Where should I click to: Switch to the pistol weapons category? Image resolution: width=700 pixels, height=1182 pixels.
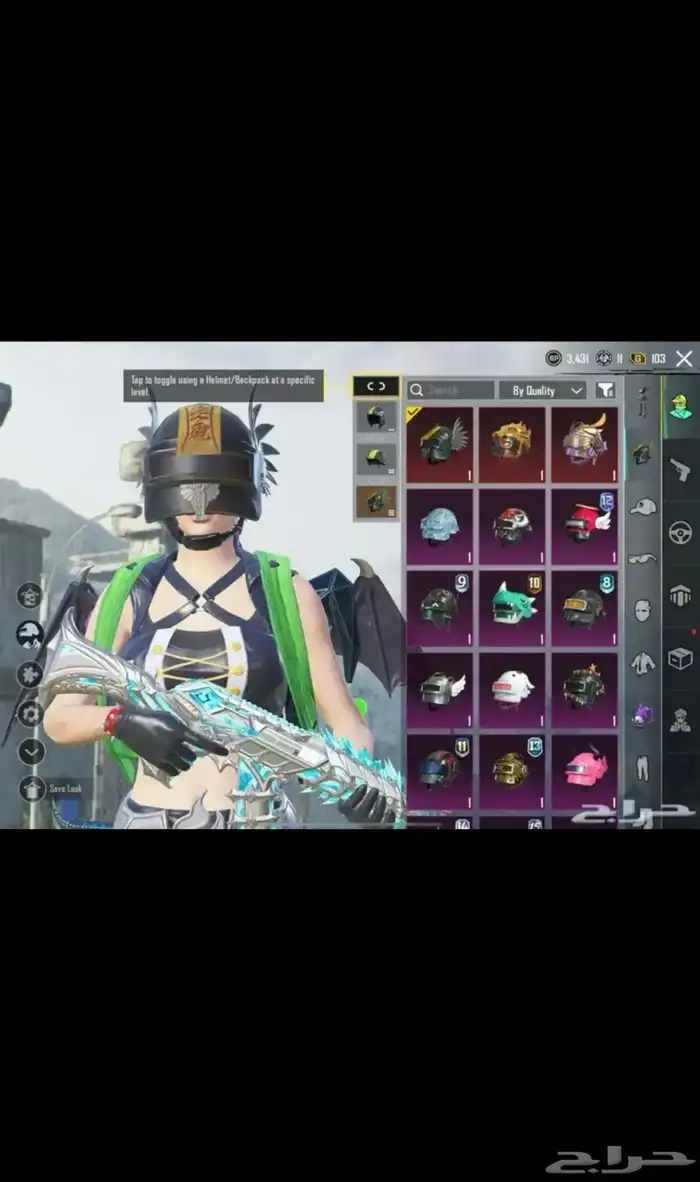click(680, 468)
